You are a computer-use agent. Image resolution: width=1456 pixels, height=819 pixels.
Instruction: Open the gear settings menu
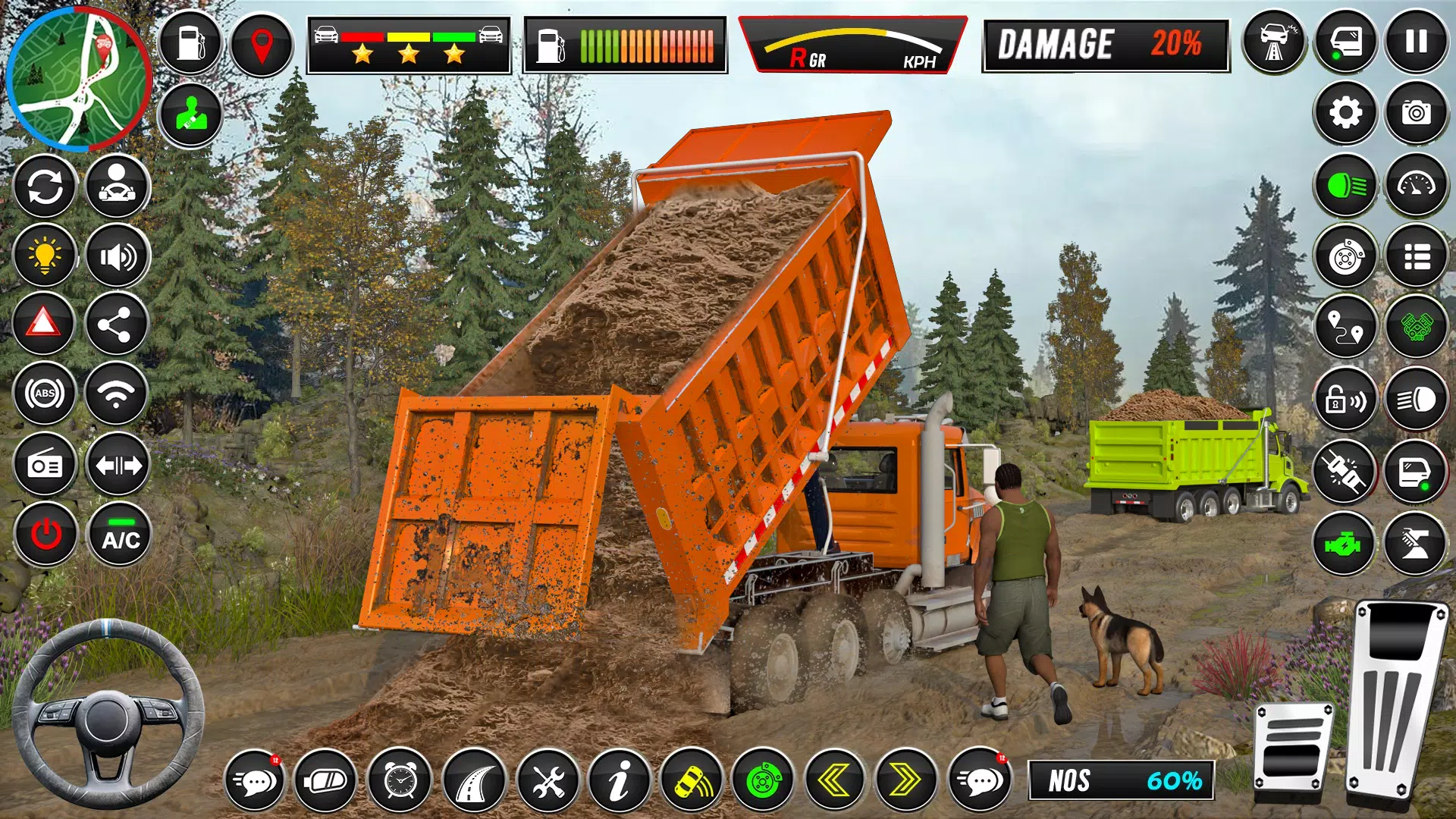point(1345,114)
